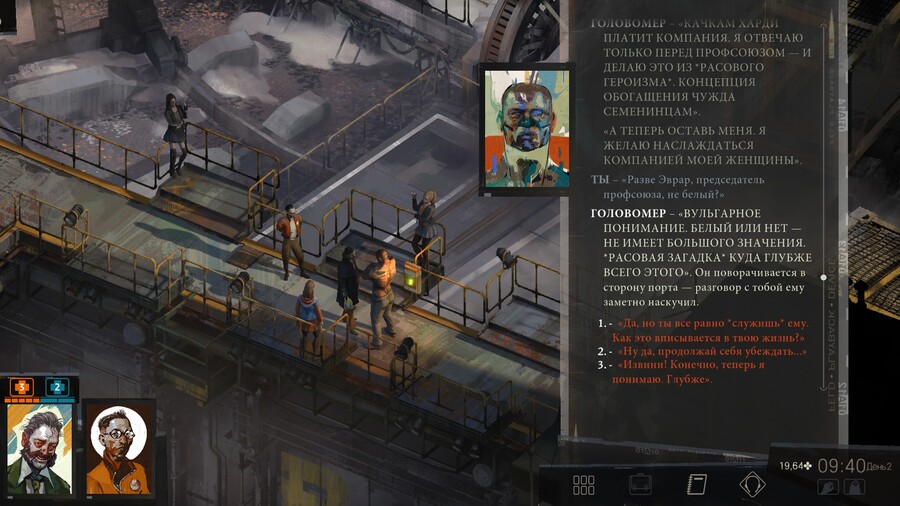This screenshot has width=900, height=506.
Task: Open the Thought Cabinet head icon
Action: pyautogui.click(x=752, y=485)
